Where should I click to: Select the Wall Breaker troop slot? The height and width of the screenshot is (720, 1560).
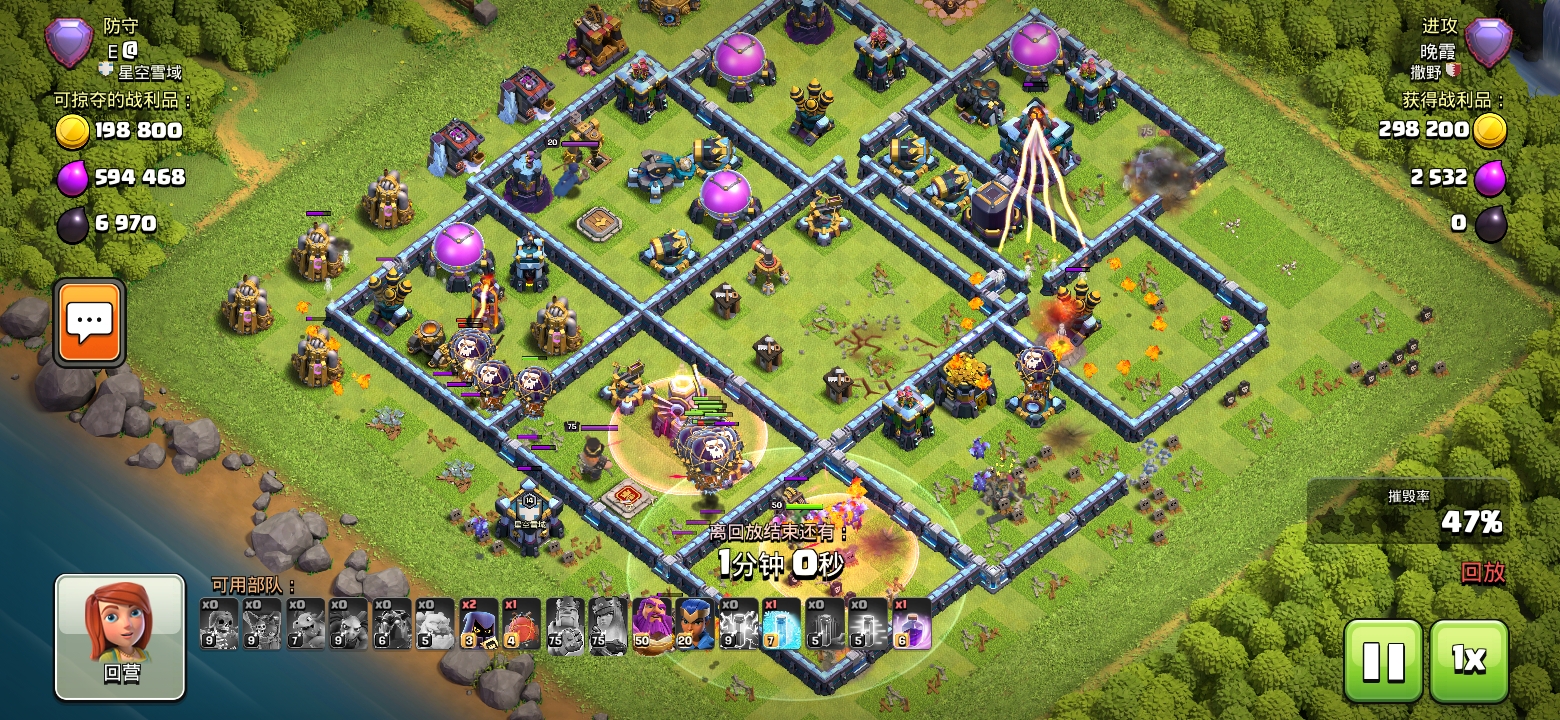coord(218,624)
